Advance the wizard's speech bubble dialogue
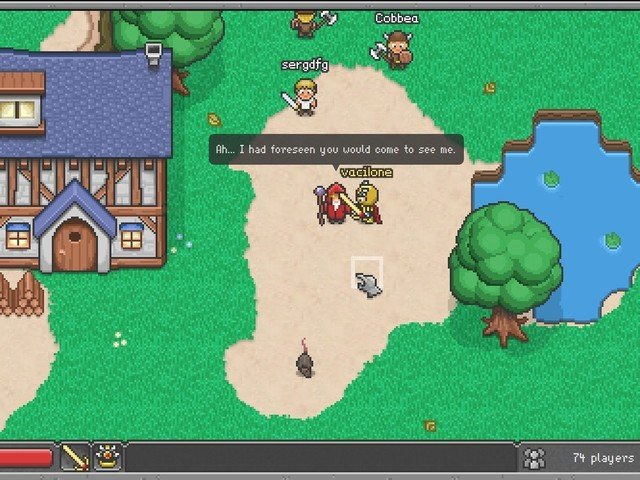The image size is (640, 480). [336, 150]
